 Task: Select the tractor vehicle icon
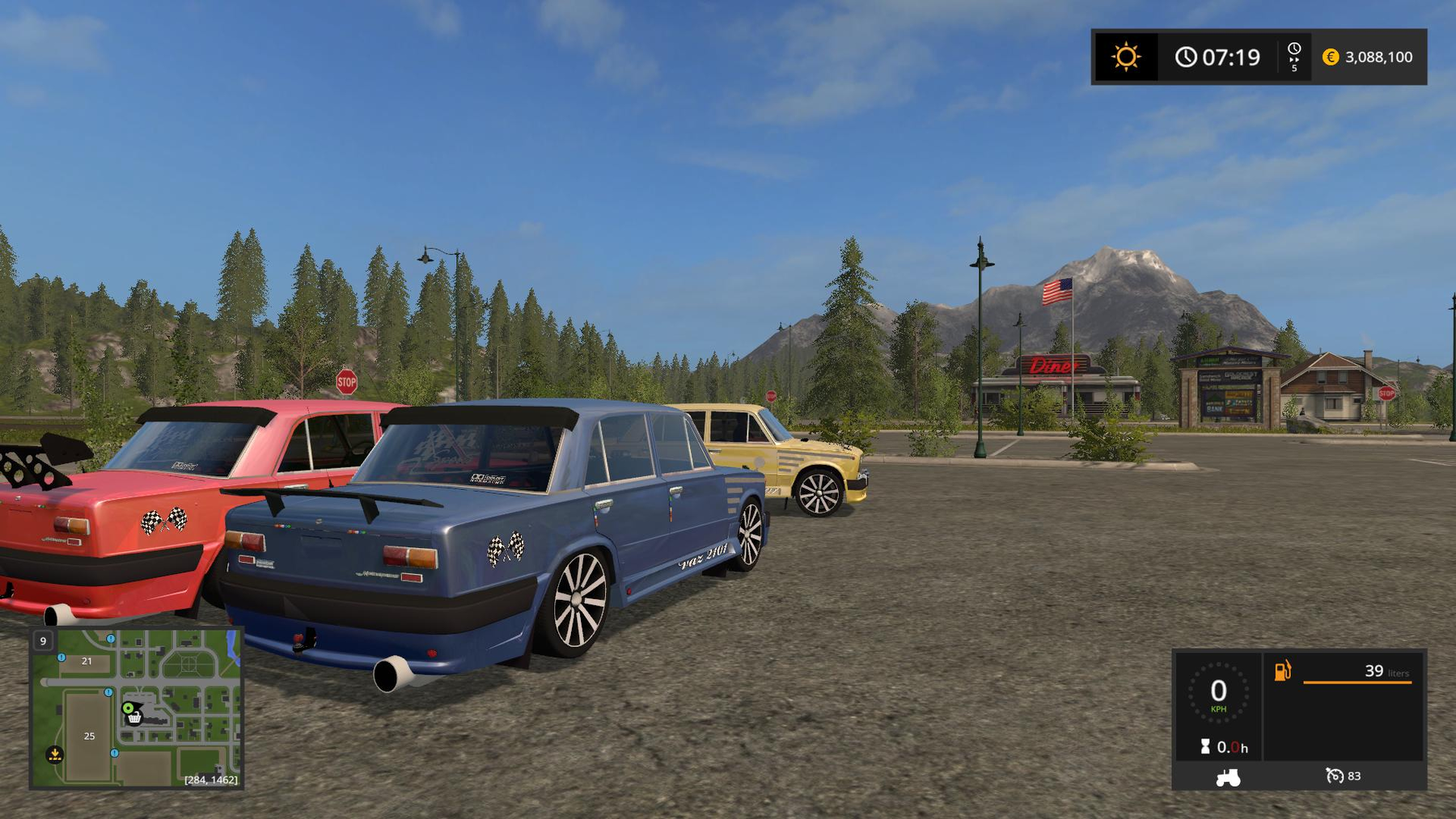tap(1228, 778)
